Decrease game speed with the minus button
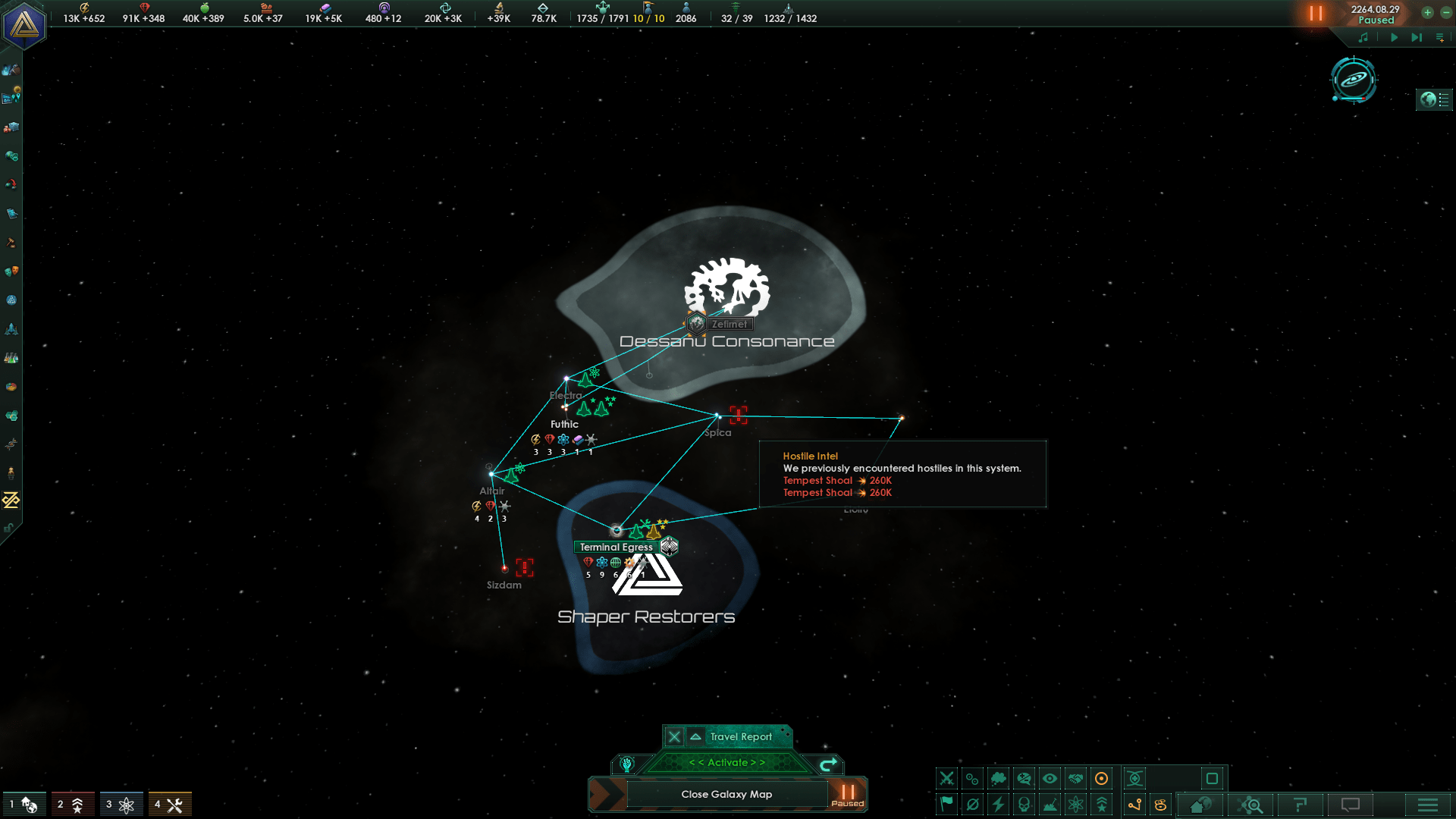The width and height of the screenshot is (1456, 819). pyautogui.click(x=1446, y=13)
